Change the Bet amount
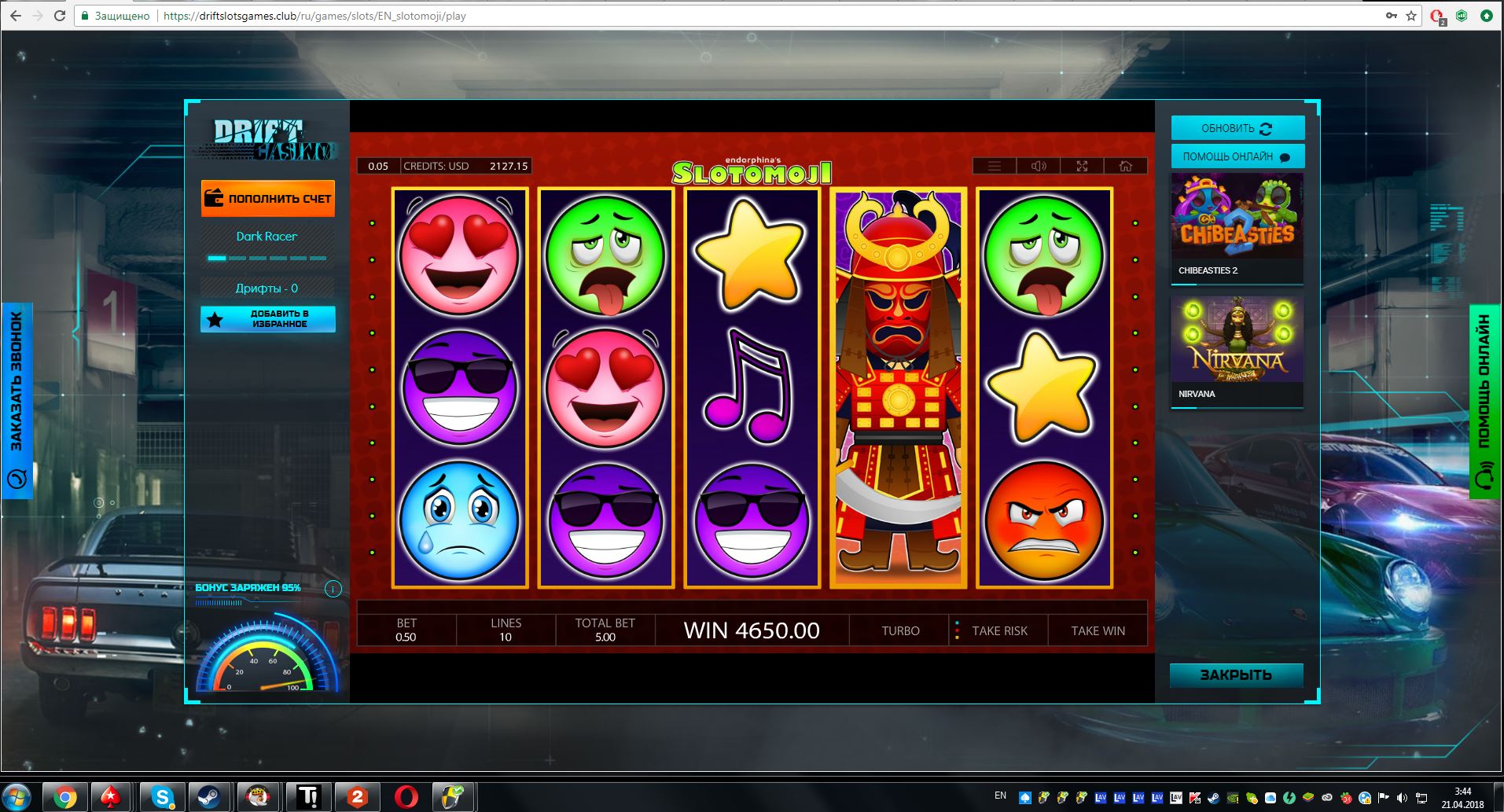This screenshot has width=1504, height=812. 406,630
